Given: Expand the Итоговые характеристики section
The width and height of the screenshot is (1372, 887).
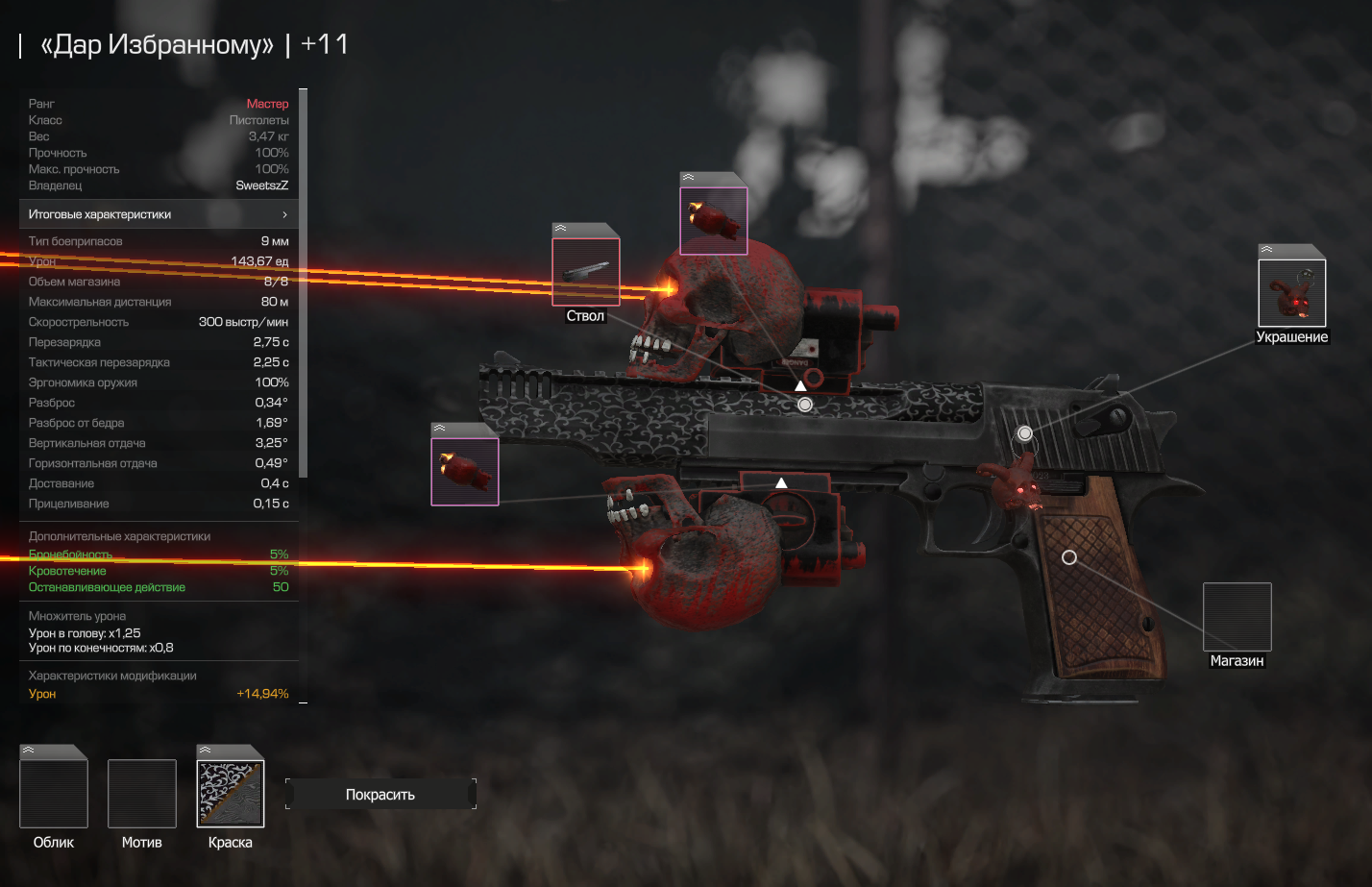Looking at the screenshot, I should coord(159,214).
